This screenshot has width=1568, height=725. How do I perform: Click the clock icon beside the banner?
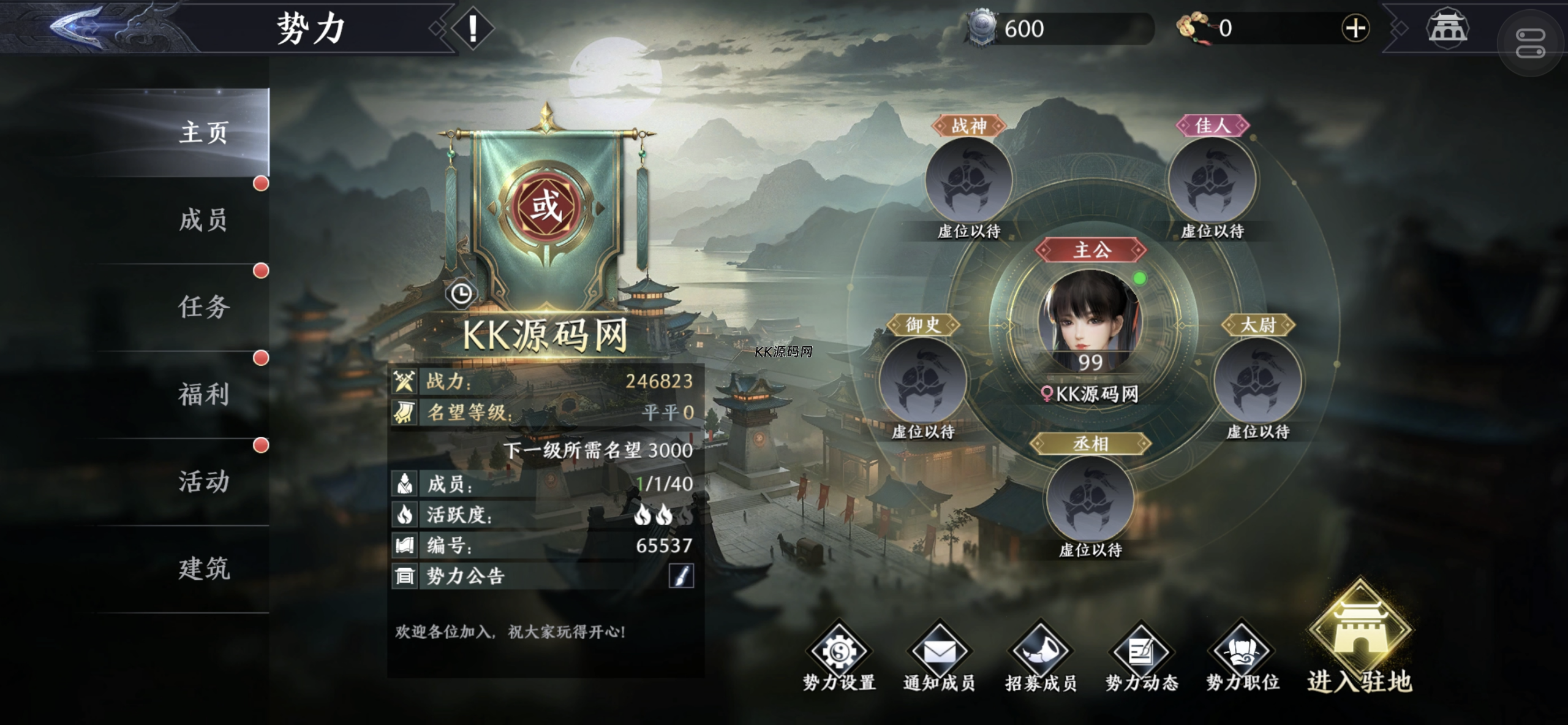point(461,294)
